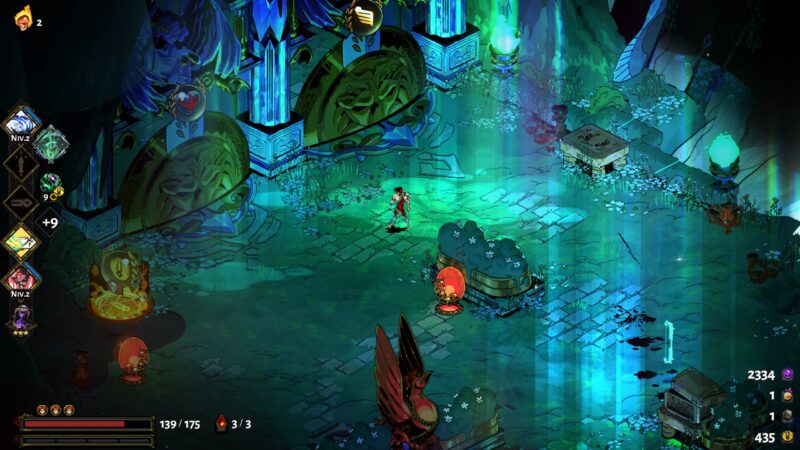Viewport: 800px width, 450px height.
Task: Click the purple Darkness gem icon
Action: pos(787,375)
